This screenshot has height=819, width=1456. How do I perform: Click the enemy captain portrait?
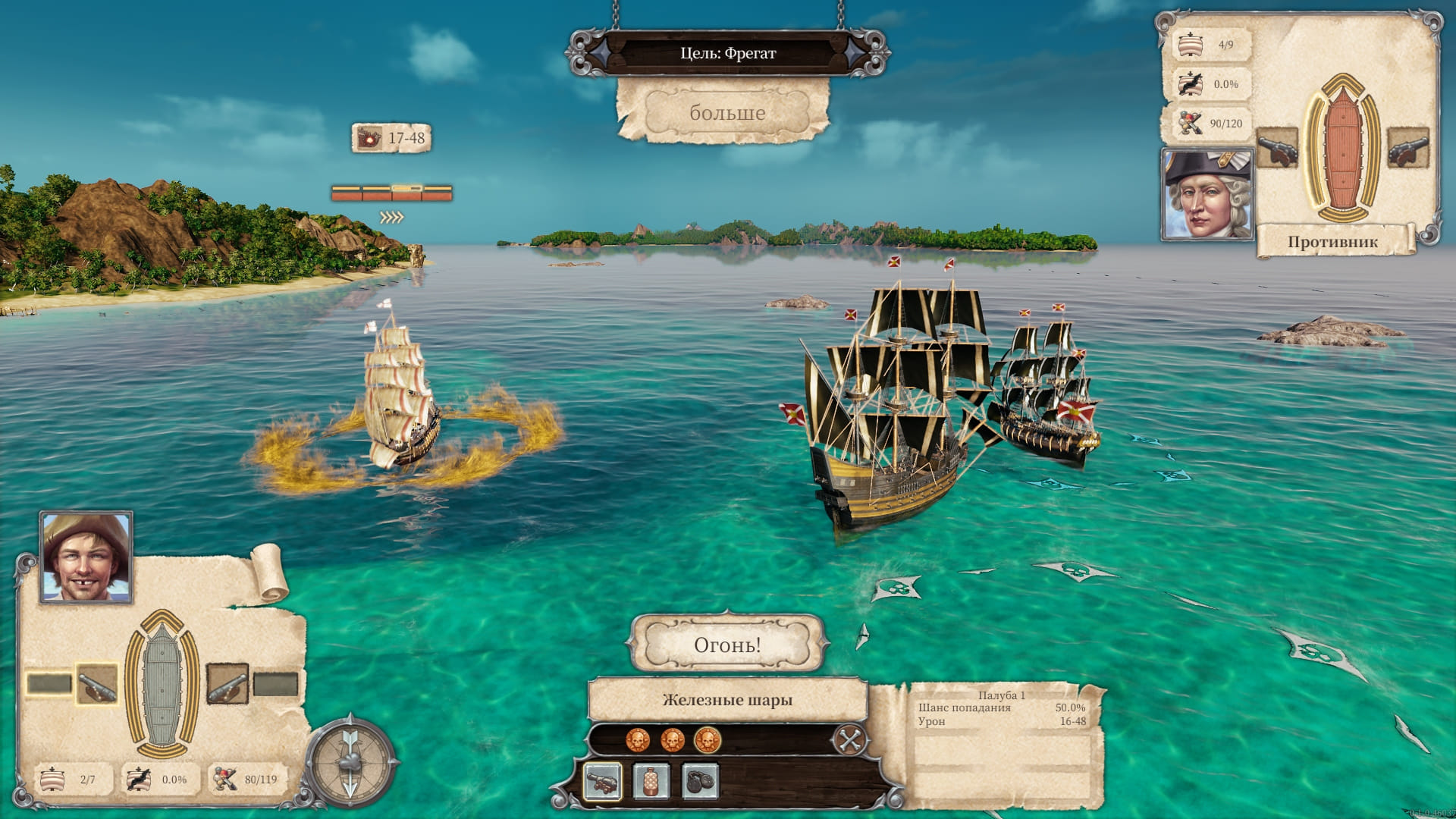click(1207, 193)
